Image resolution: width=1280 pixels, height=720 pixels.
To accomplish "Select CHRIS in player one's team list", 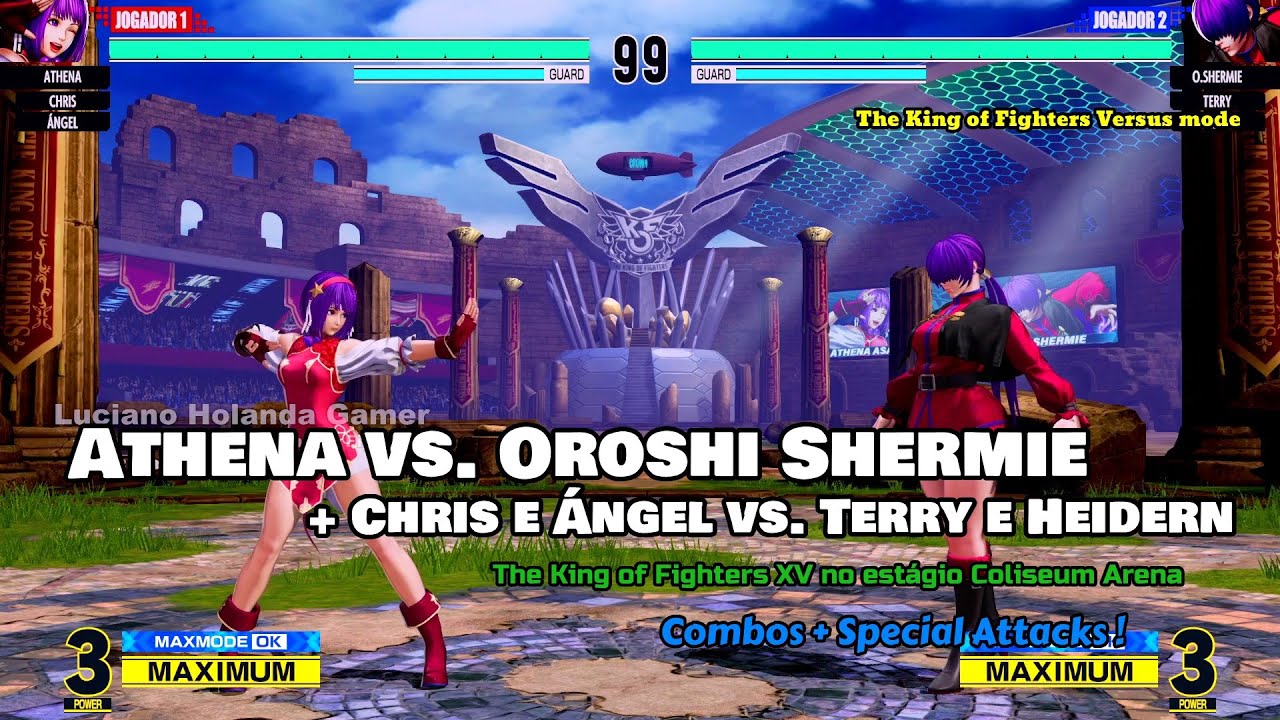I will (63, 100).
